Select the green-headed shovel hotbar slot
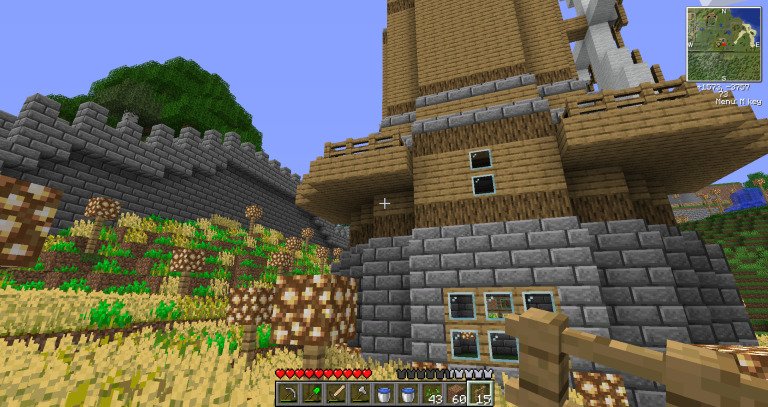The height and width of the screenshot is (407, 768). pos(311,394)
